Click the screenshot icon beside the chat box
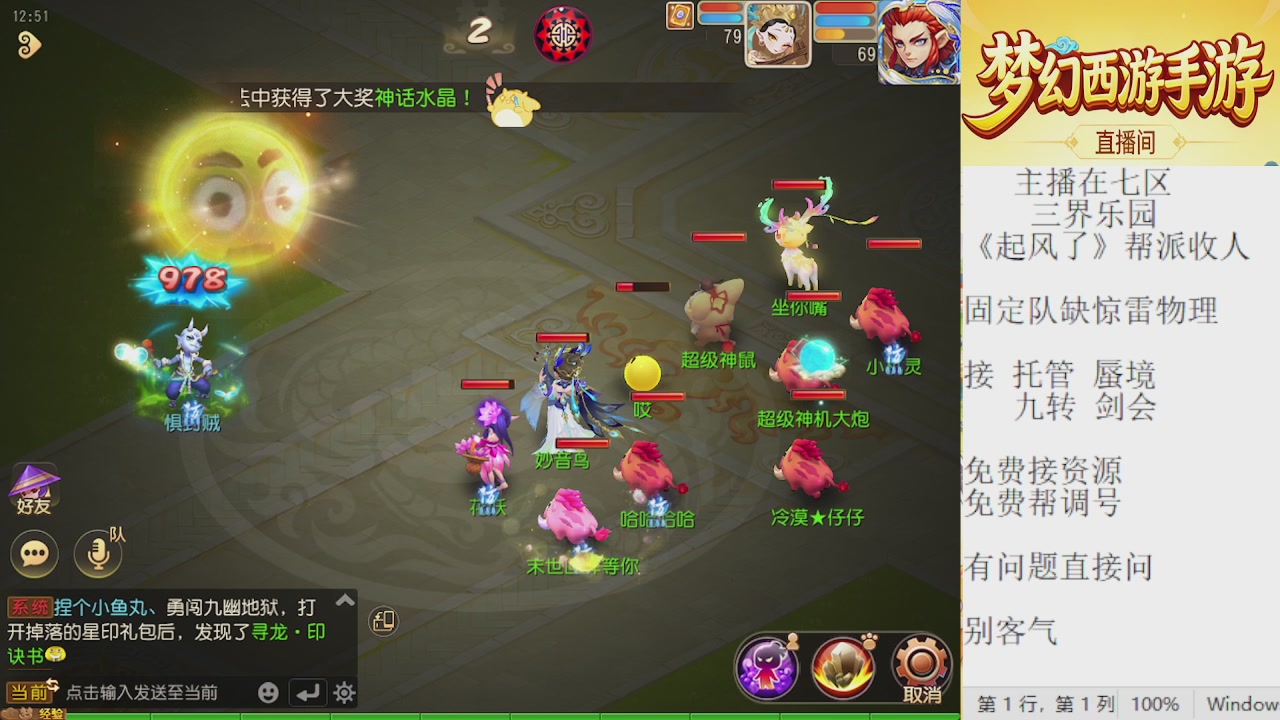Screen dimensions: 1280x720 [x=383, y=620]
